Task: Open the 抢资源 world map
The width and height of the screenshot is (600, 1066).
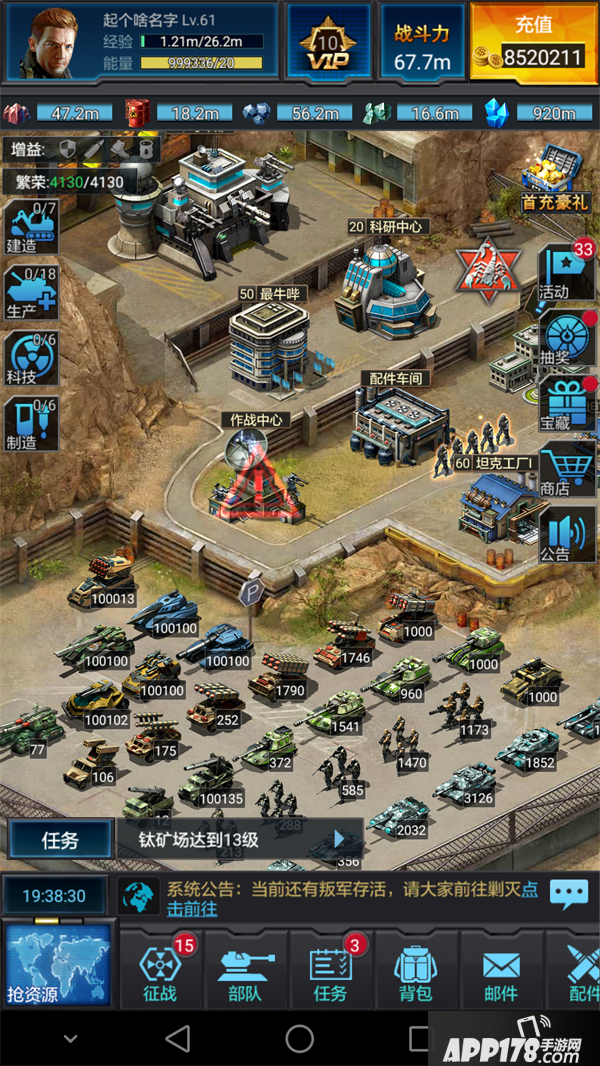Action: [x=58, y=964]
